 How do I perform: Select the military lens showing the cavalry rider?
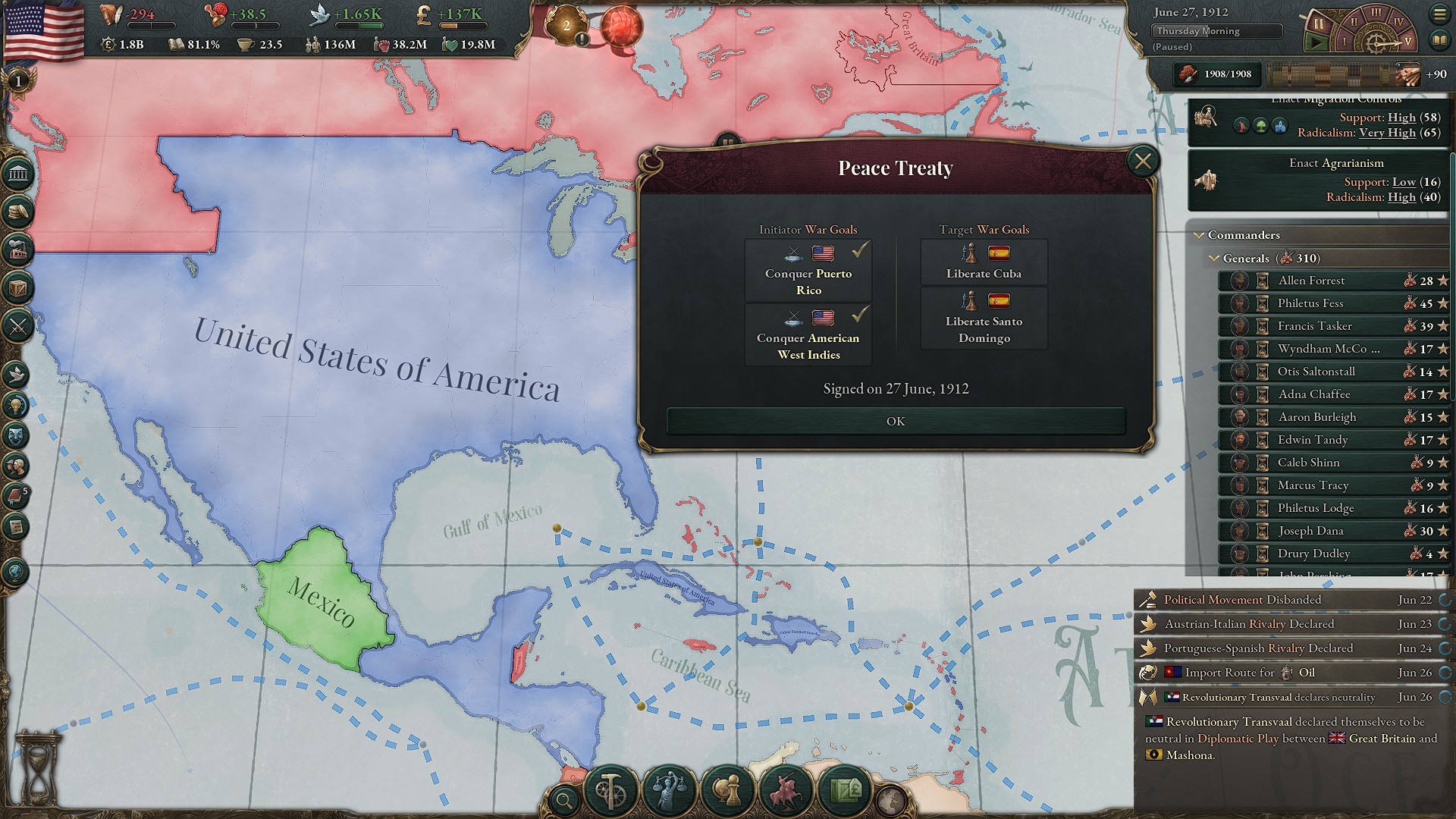click(785, 790)
